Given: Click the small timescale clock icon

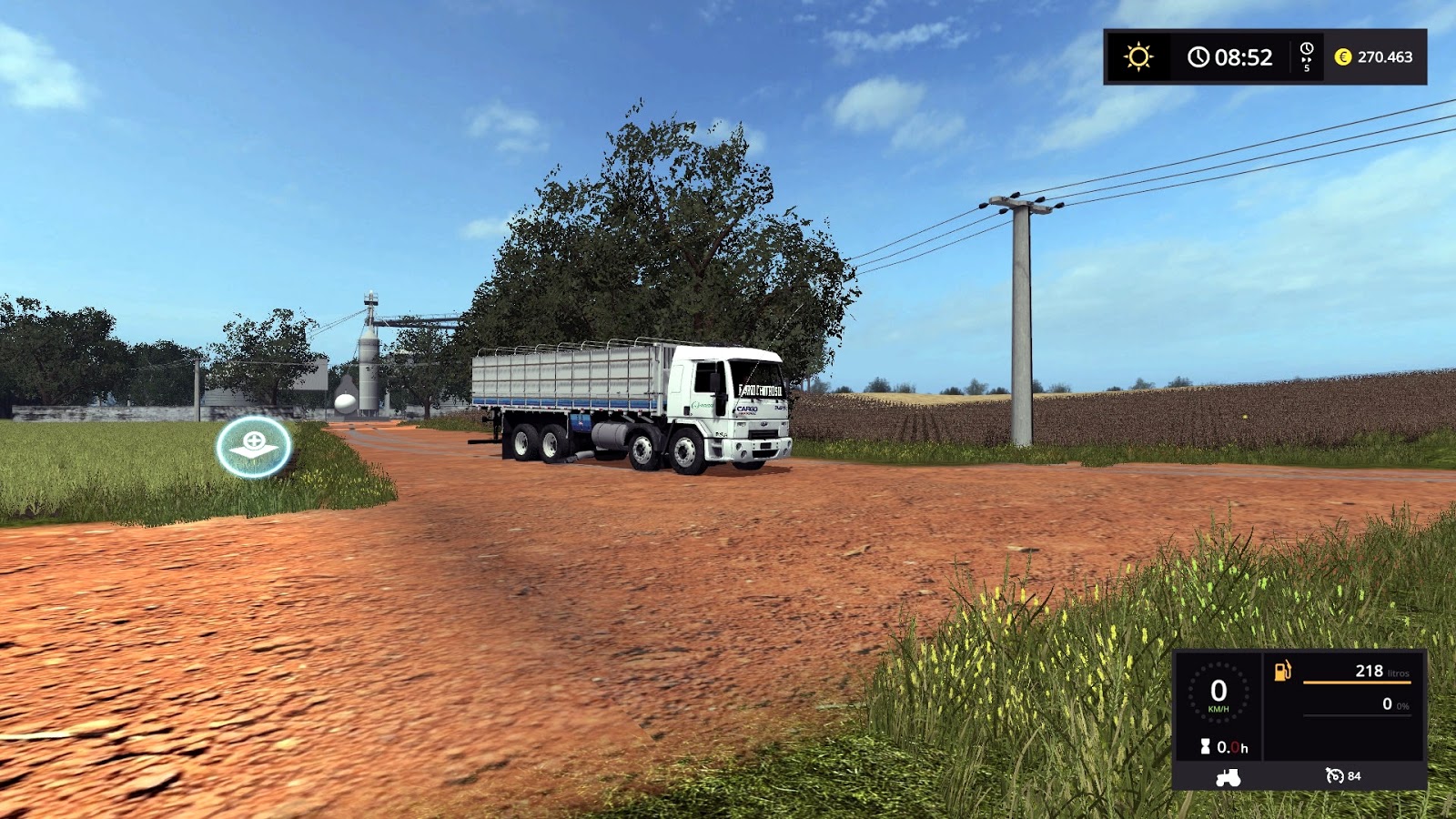Looking at the screenshot, I should pyautogui.click(x=1306, y=47).
